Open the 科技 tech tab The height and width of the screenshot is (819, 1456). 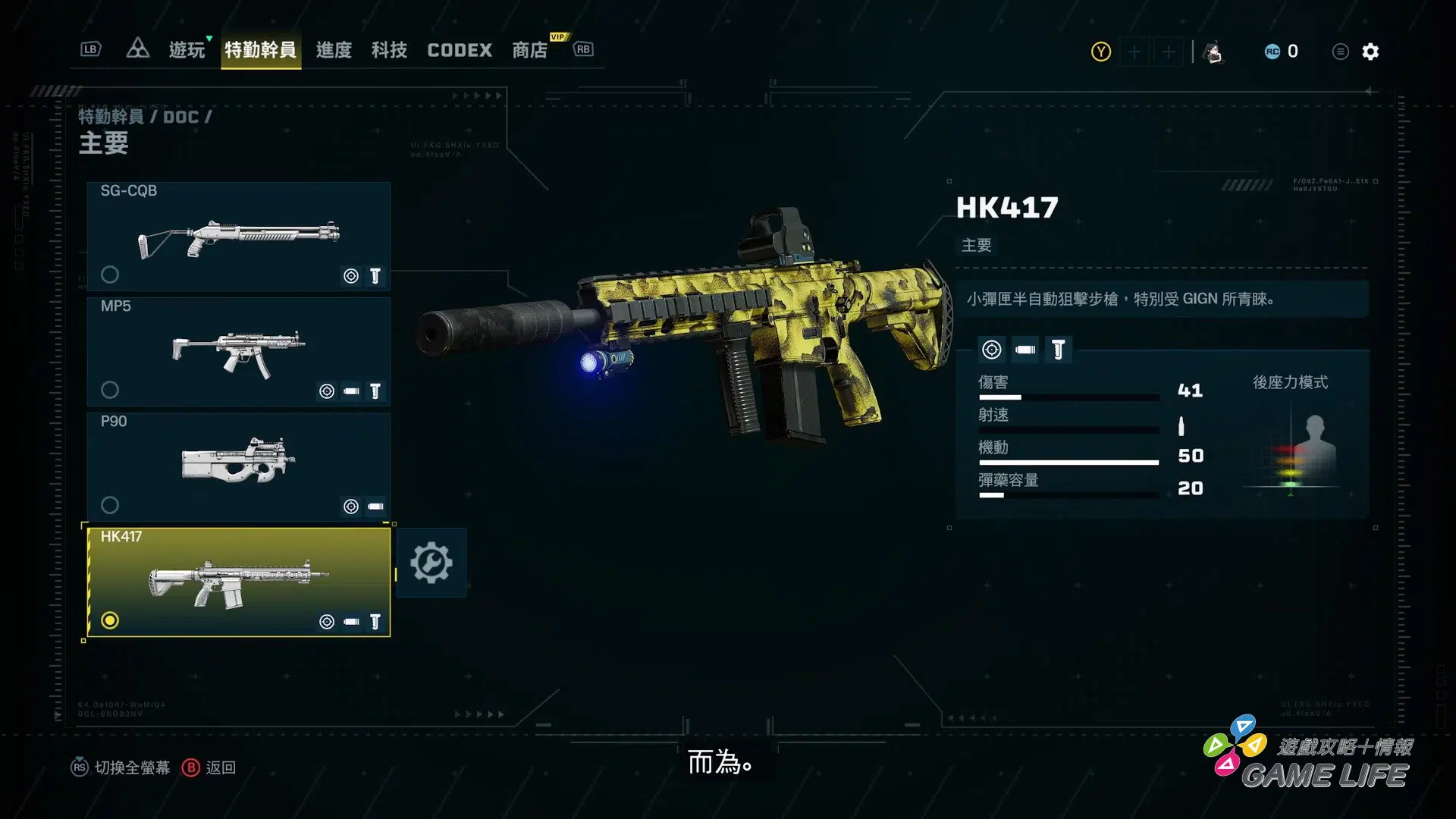[x=389, y=50]
